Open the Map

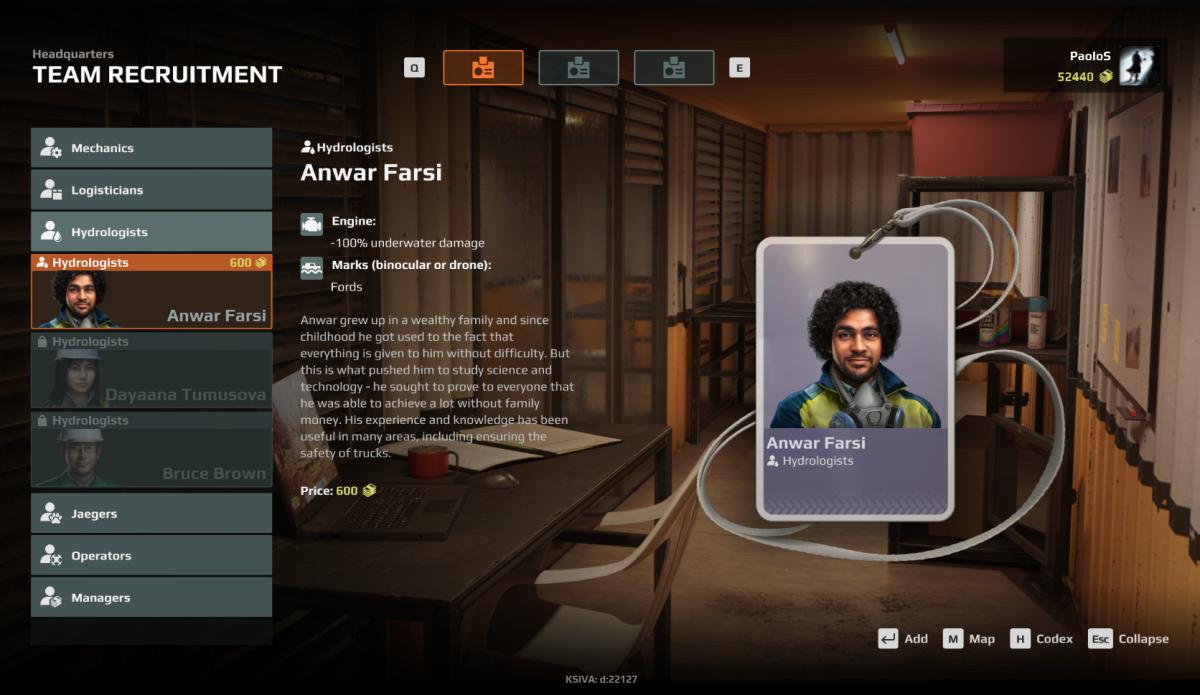pos(968,639)
